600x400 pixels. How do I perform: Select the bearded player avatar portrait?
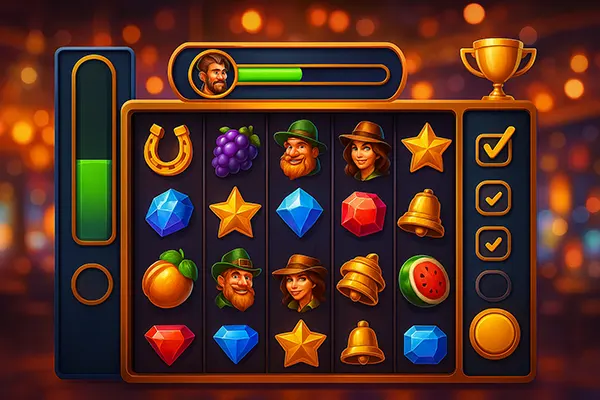coord(210,74)
